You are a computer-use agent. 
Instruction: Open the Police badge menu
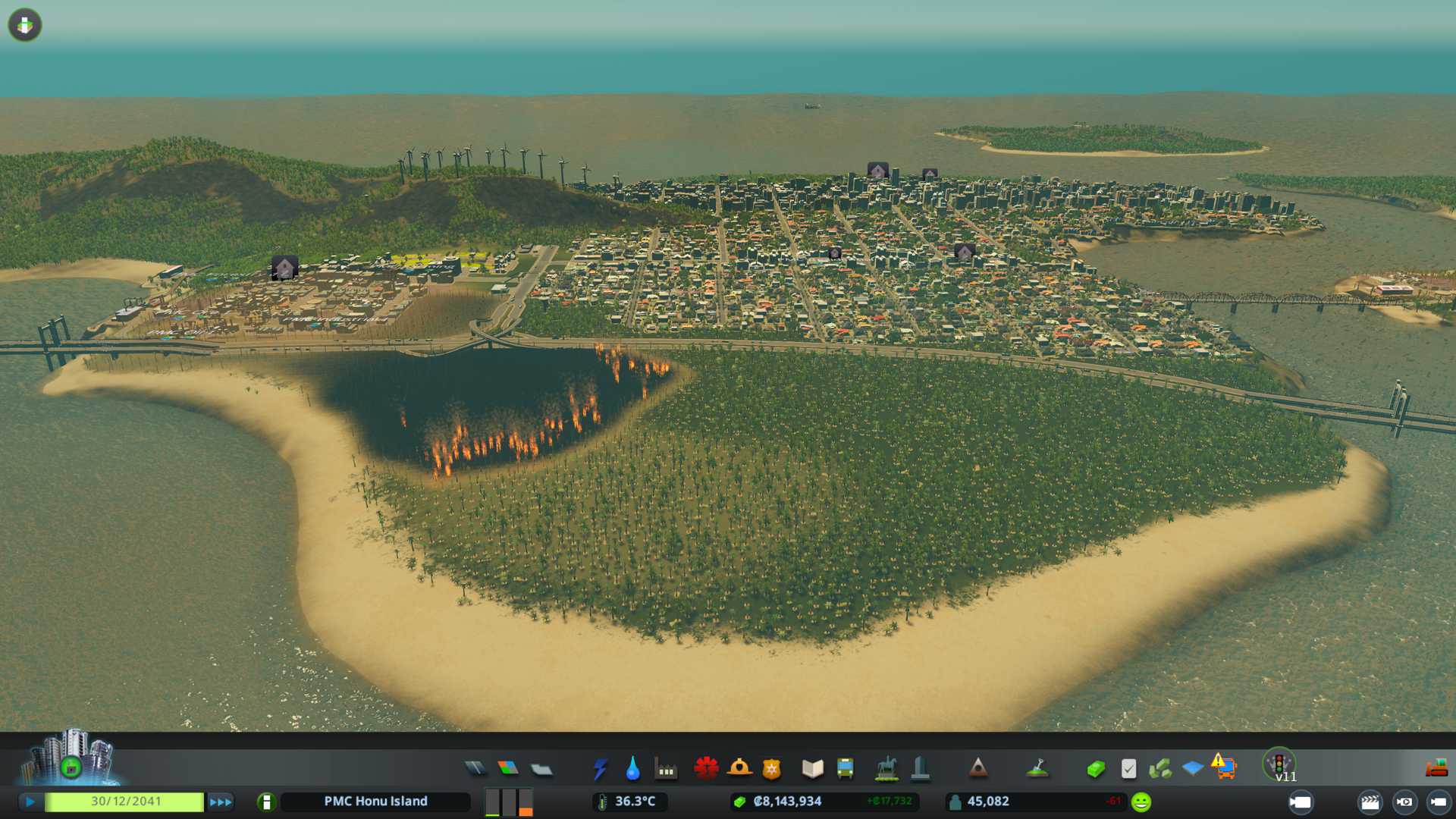point(771,769)
